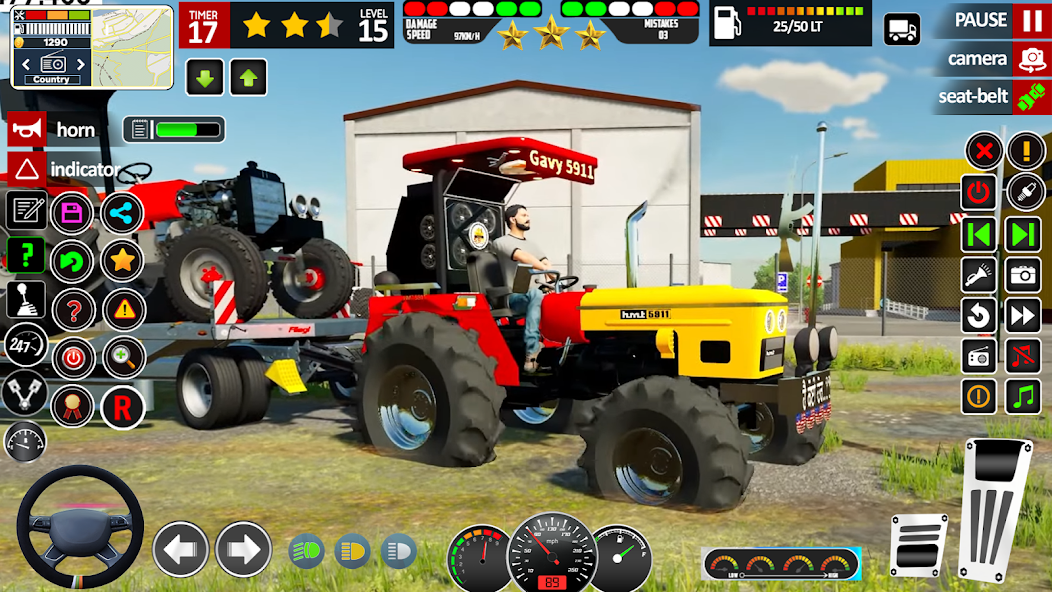Open the country minimap

(51, 45)
